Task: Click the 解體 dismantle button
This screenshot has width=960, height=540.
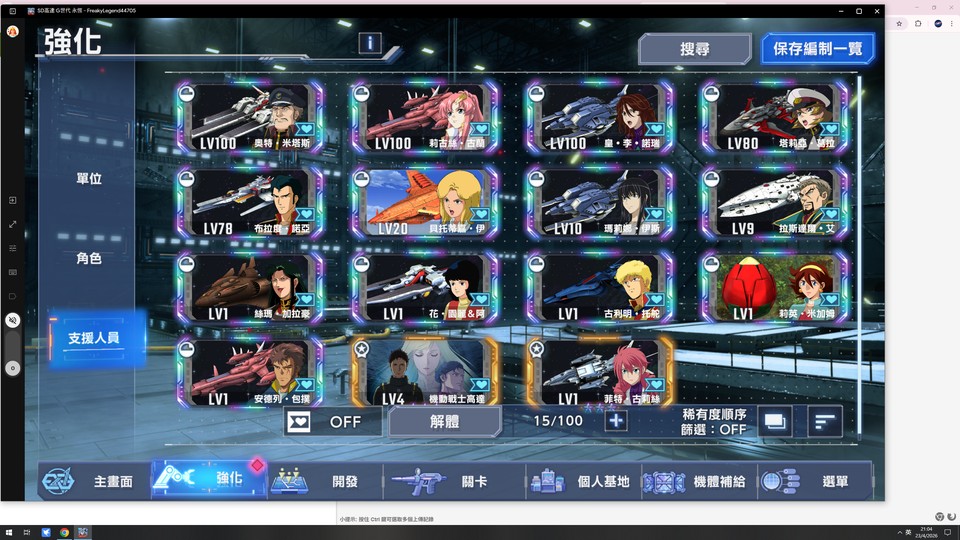Action: (444, 421)
